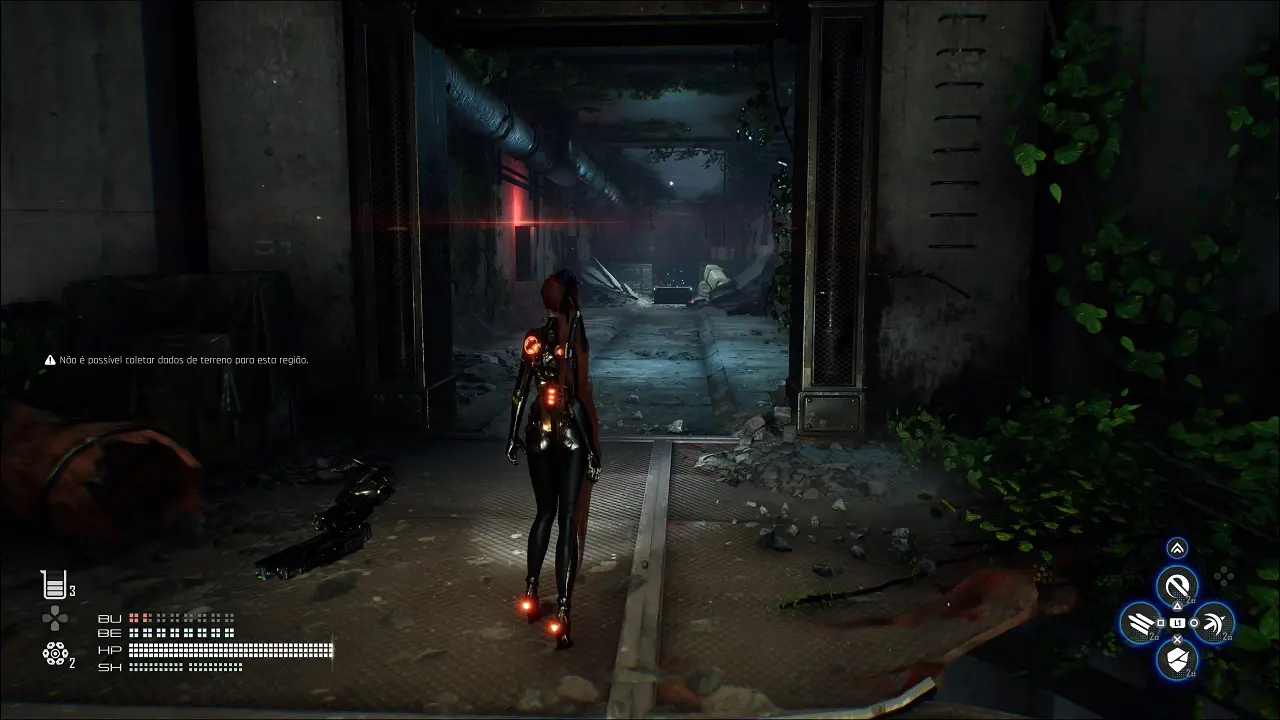Select the round grenade item icon
Screen dimensions: 1280x720
point(55,654)
